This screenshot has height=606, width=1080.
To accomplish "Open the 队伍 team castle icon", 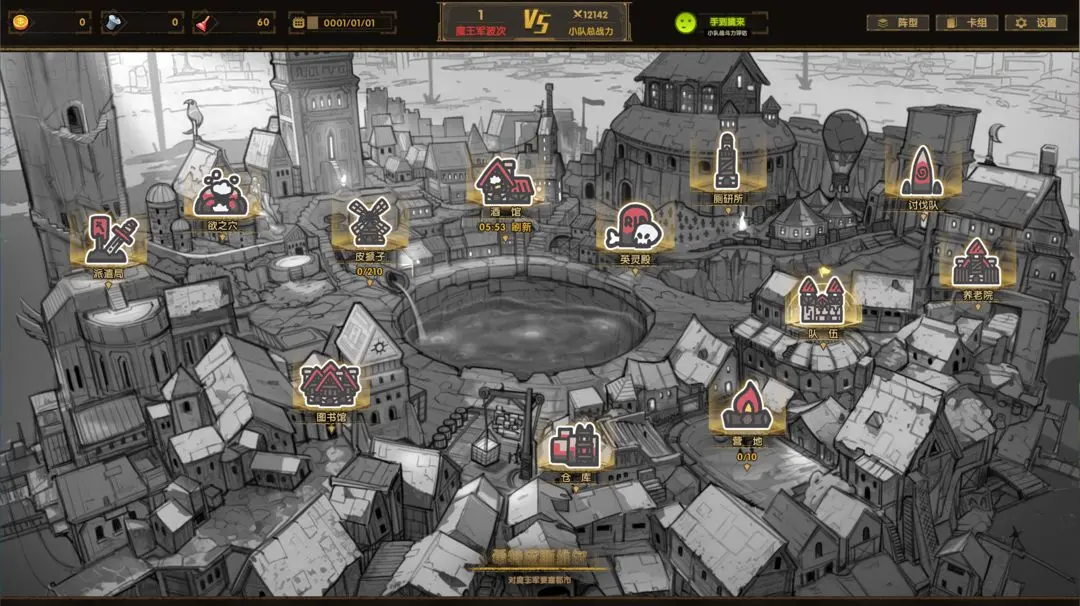I will [822, 300].
